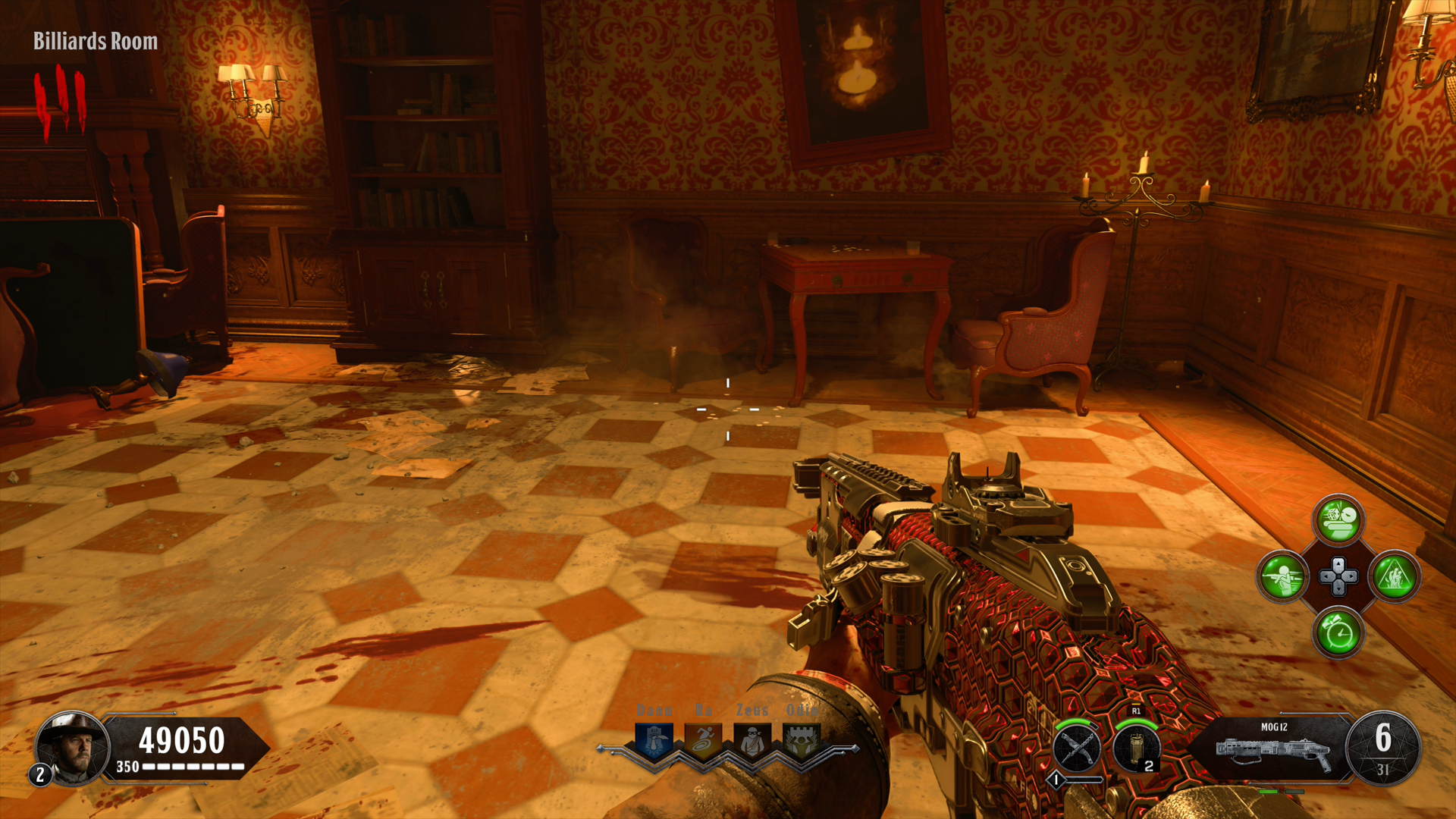
Task: Activate the alarm clock elixir
Action: [x=1338, y=632]
